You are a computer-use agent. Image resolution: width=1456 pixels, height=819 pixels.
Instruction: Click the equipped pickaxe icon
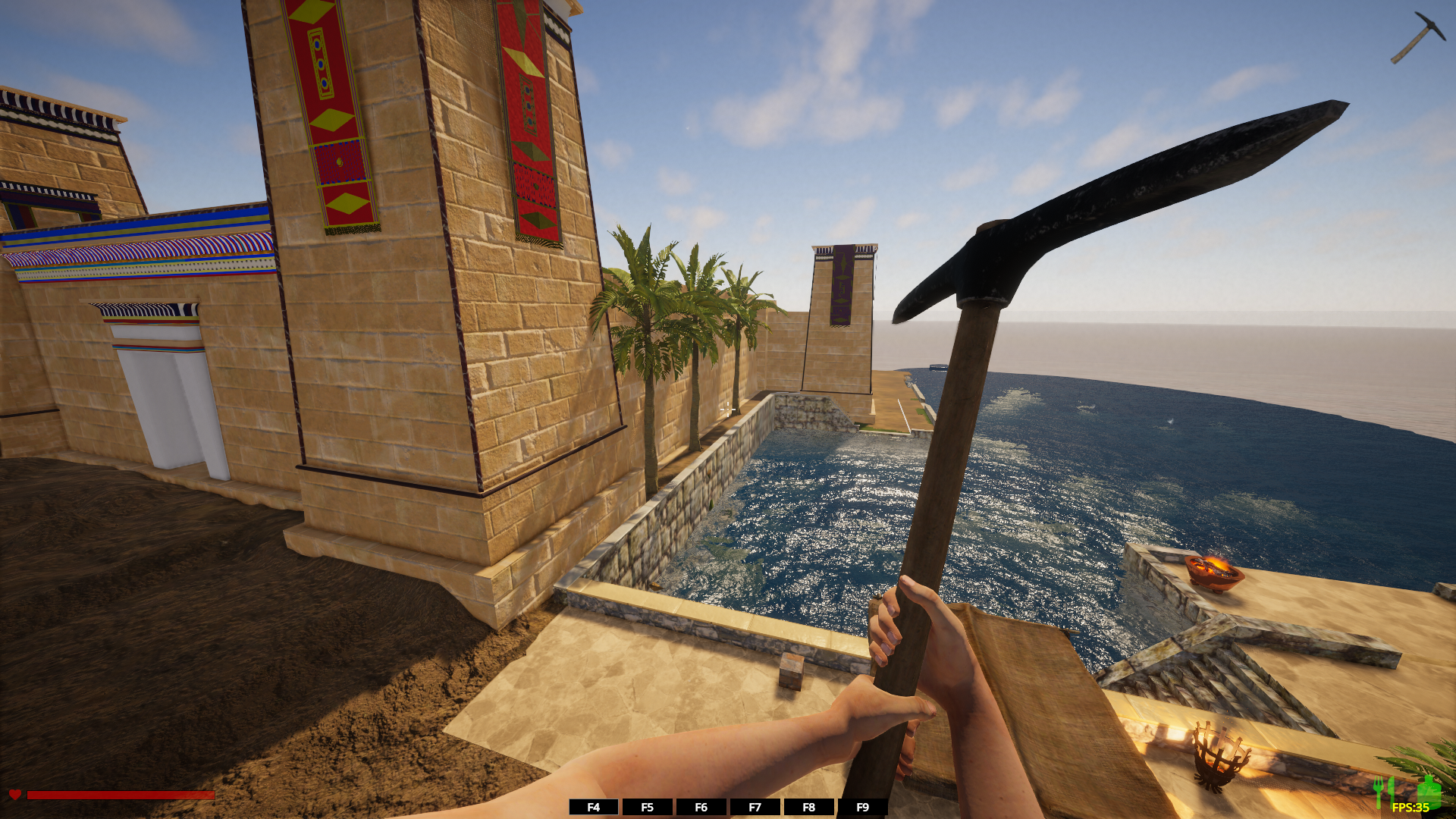[1417, 36]
